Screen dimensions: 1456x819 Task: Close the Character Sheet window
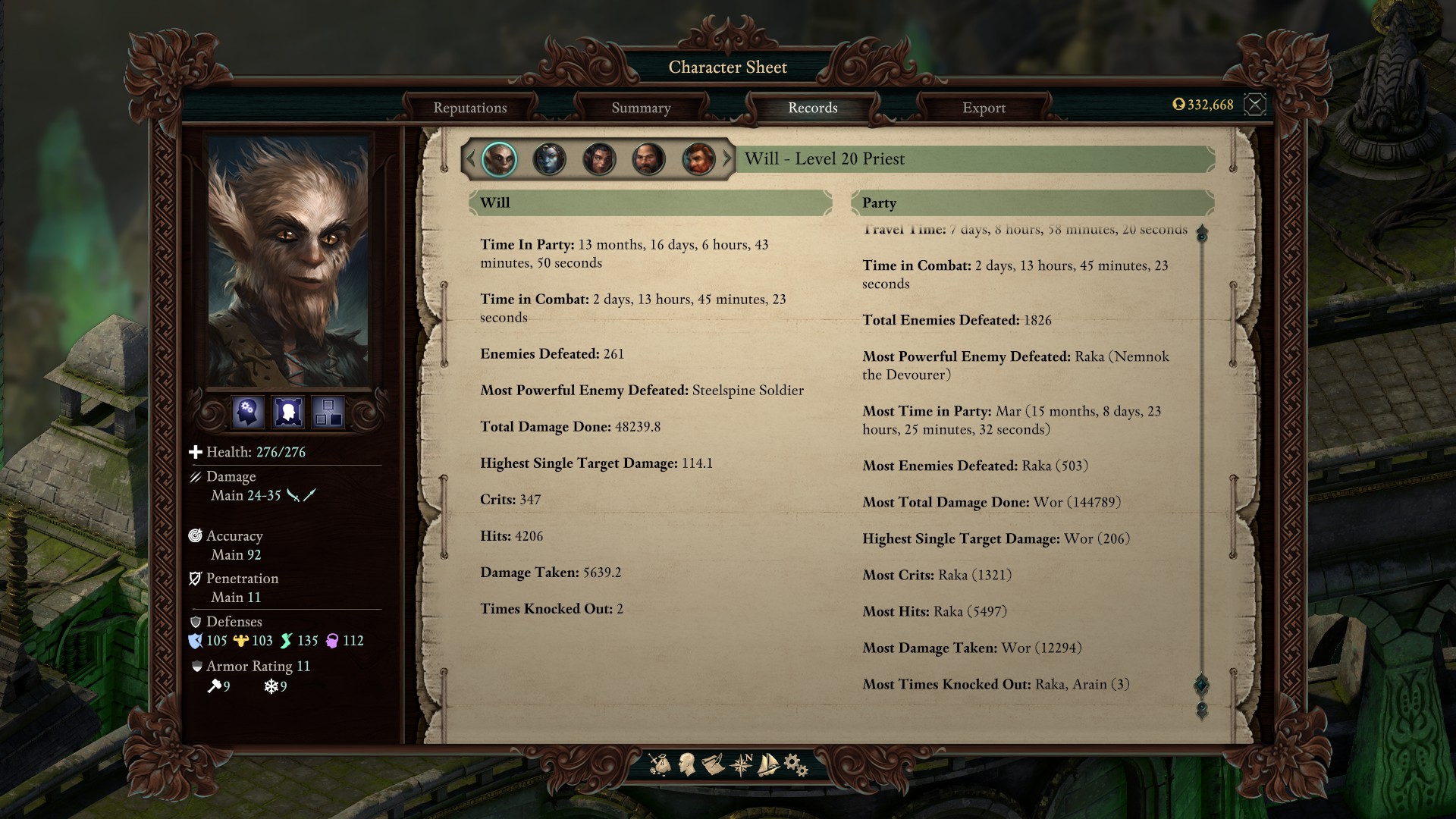[1255, 105]
